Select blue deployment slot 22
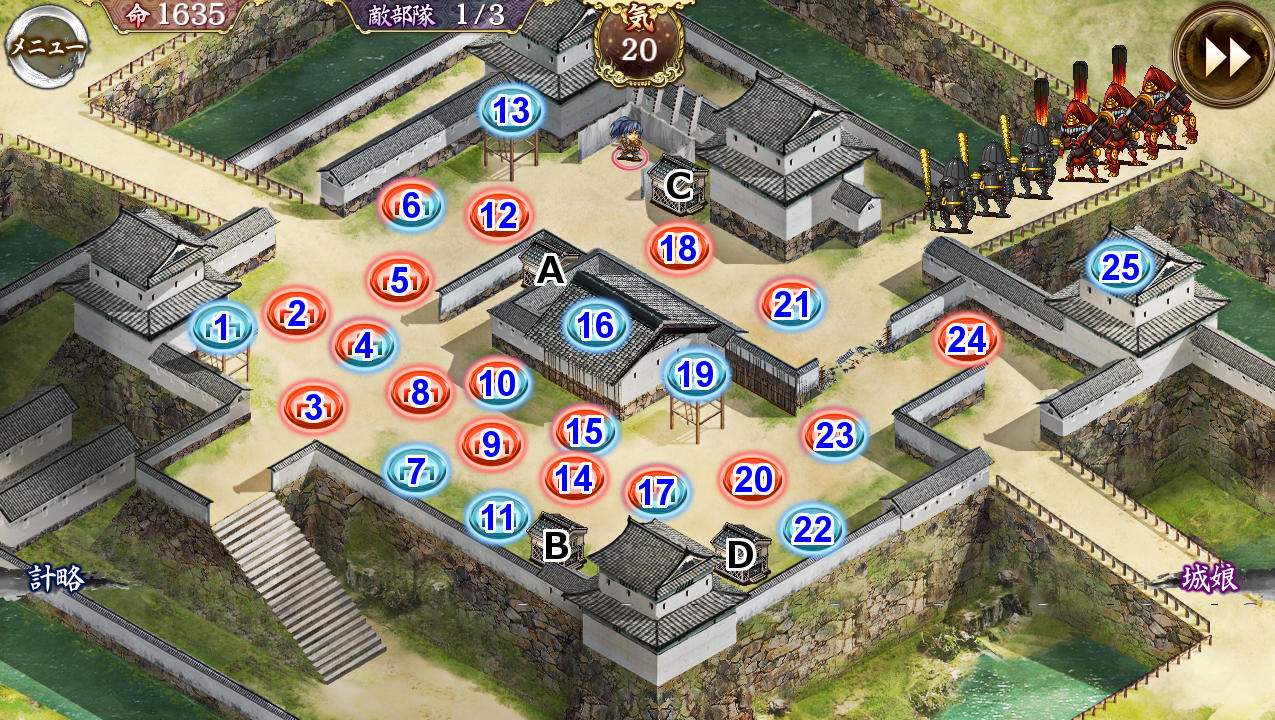Viewport: 1275px width, 720px height. (x=812, y=530)
